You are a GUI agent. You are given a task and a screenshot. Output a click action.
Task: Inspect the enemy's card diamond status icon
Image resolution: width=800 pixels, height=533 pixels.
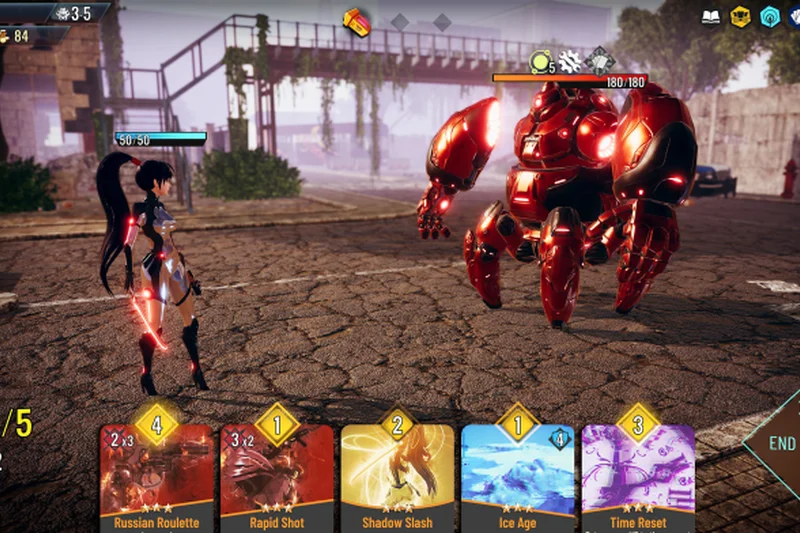[599, 61]
